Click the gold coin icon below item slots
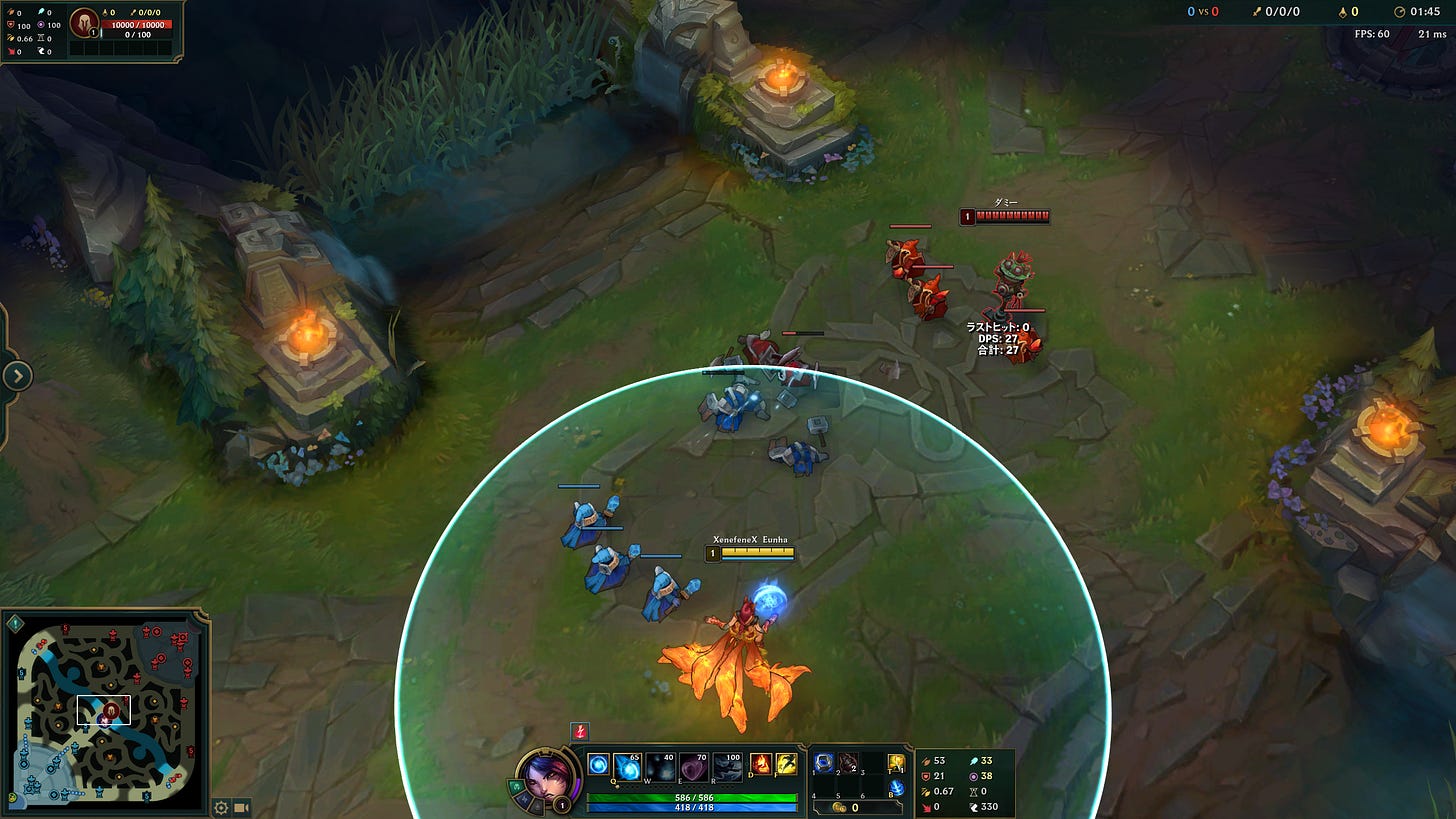The width and height of the screenshot is (1456, 819). click(x=840, y=805)
